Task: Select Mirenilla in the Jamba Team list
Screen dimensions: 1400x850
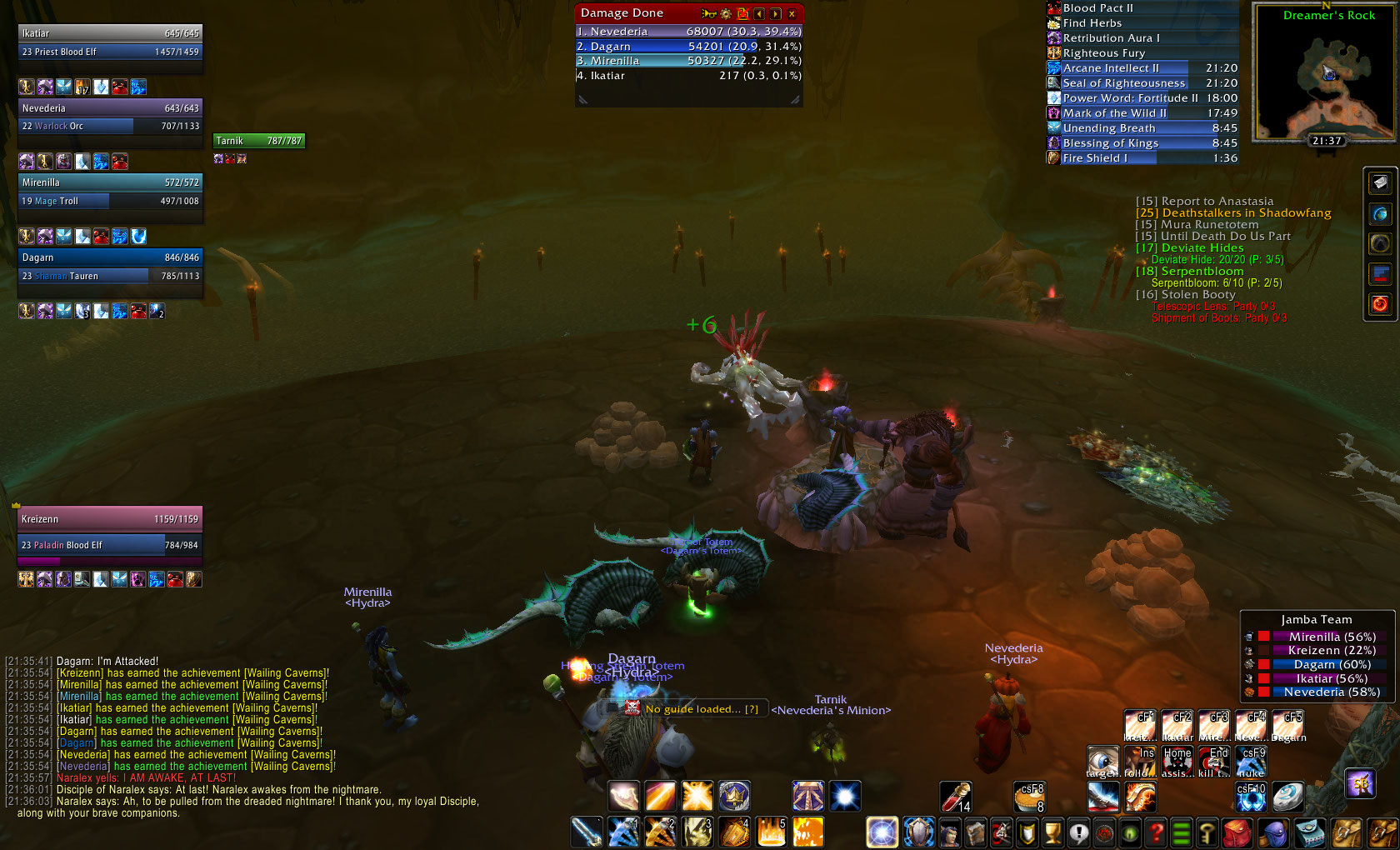Action: pos(1332,637)
